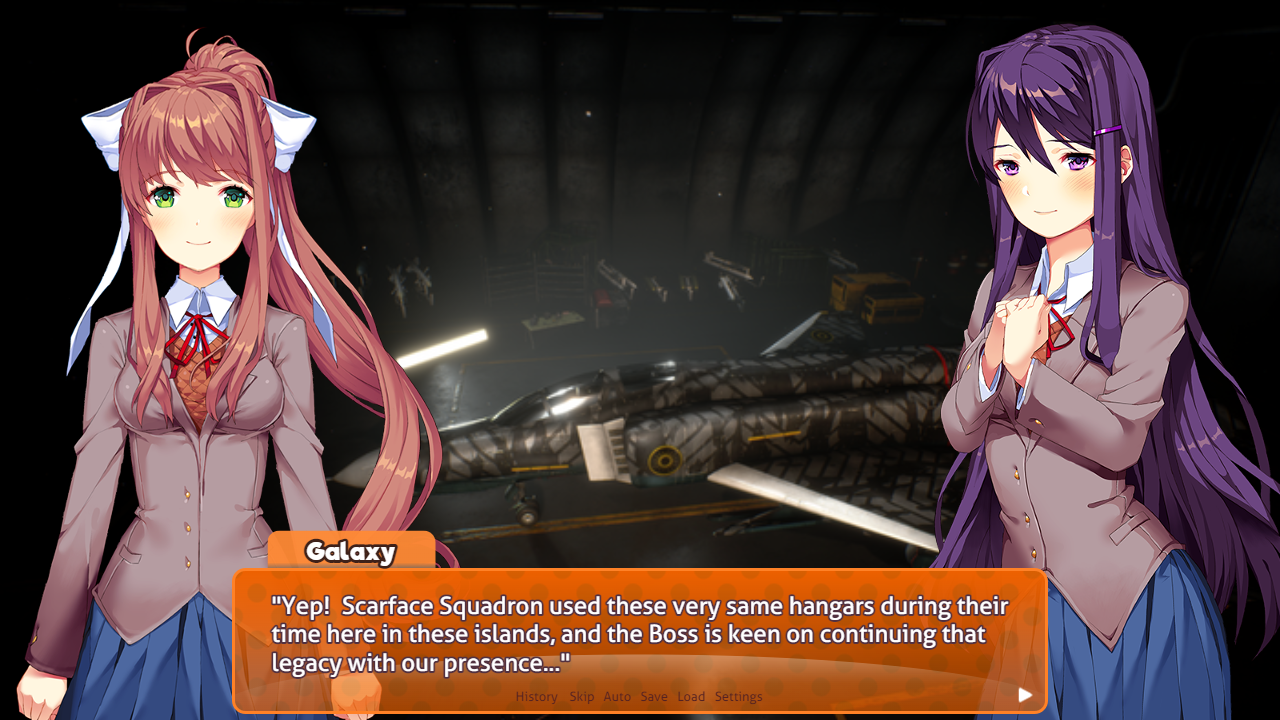Click the fighter jet in the hangar
The height and width of the screenshot is (720, 1280).
click(680, 430)
